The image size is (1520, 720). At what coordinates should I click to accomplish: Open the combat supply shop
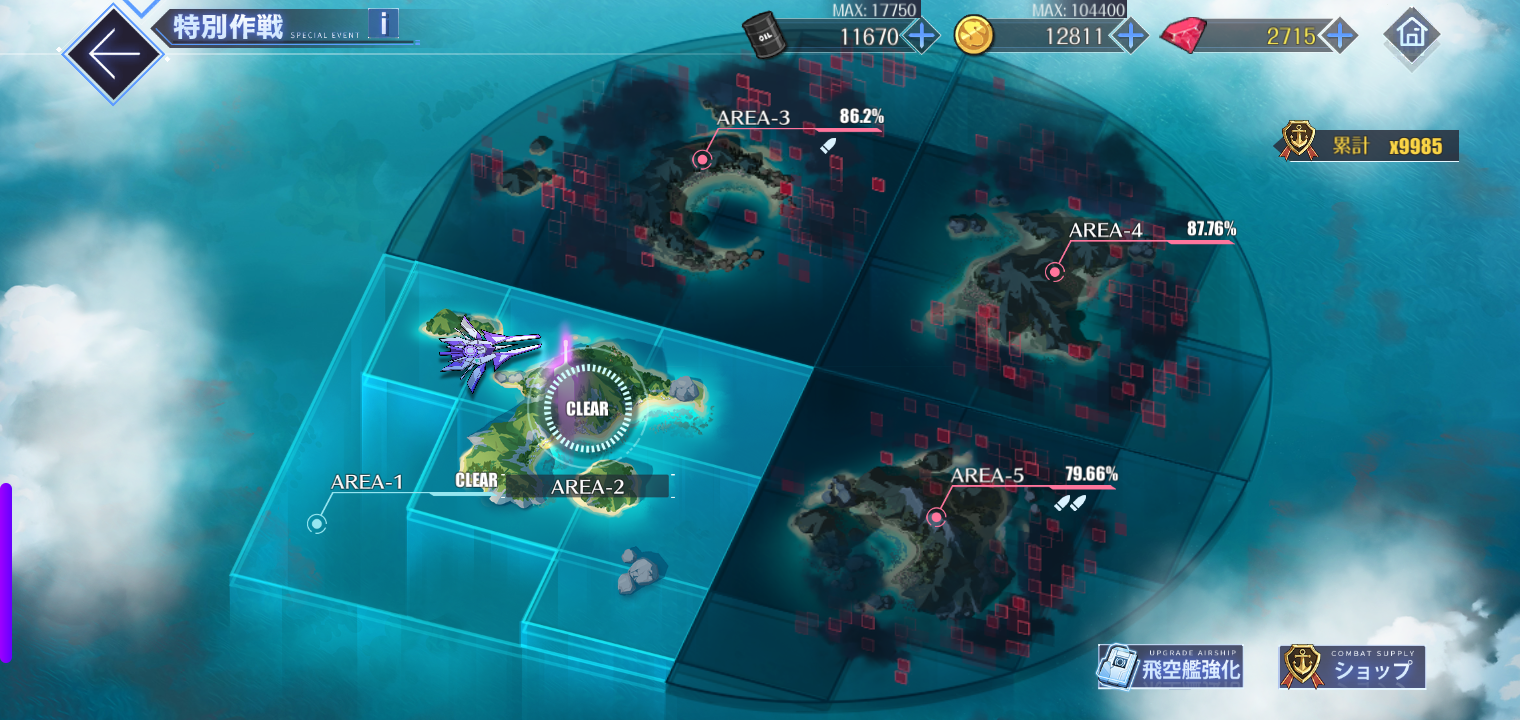1352,667
